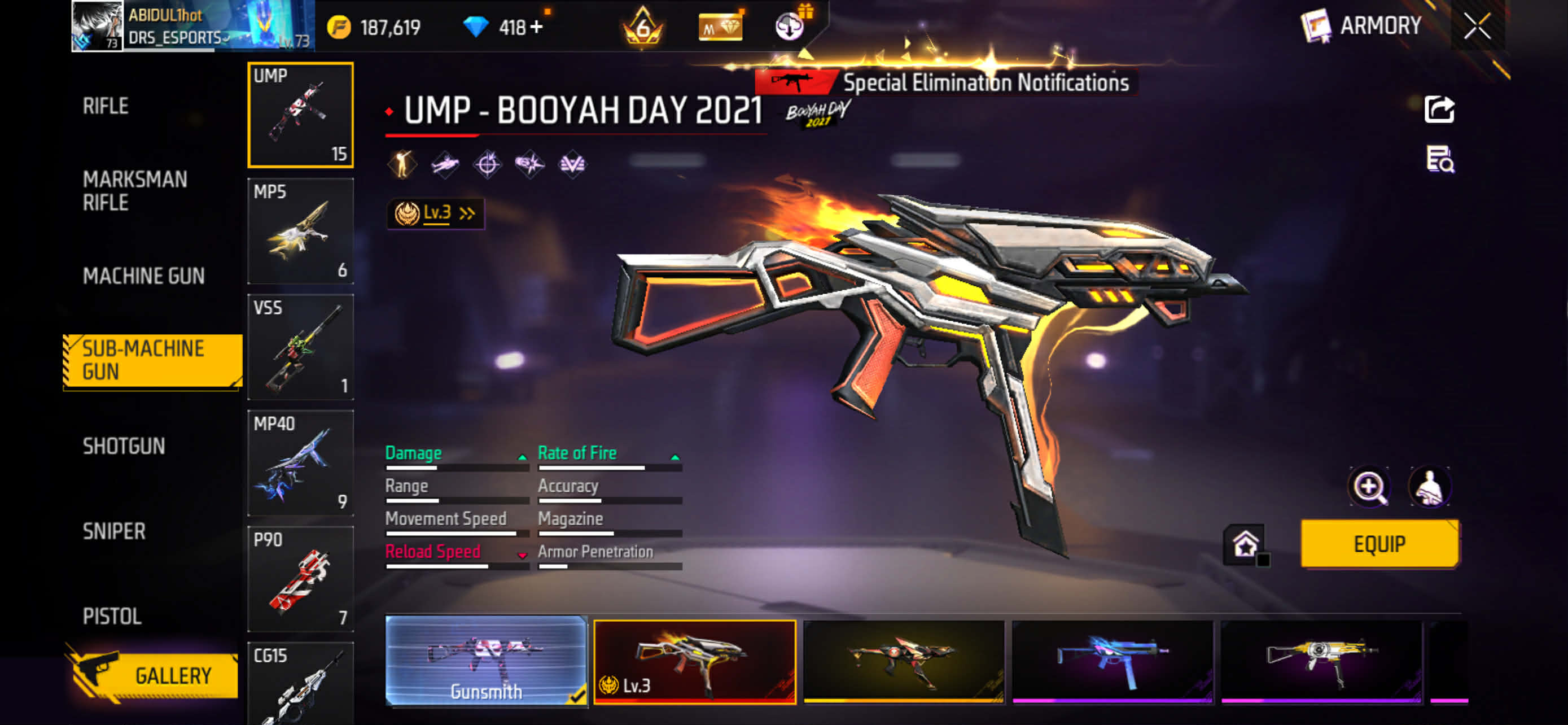
Task: Select the Gunsmith UMP skin
Action: 486,661
